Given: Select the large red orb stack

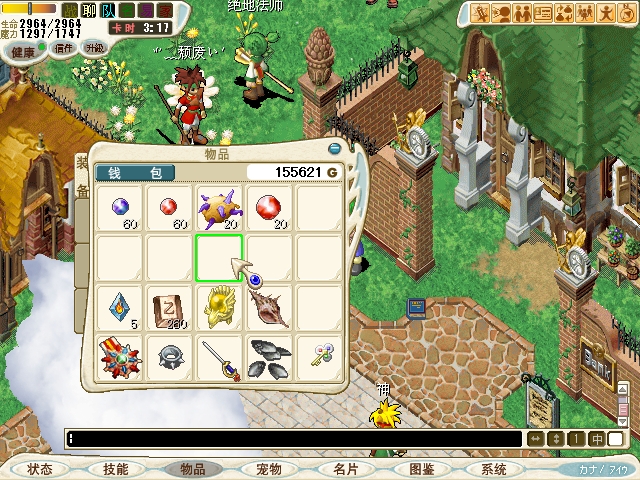Looking at the screenshot, I should [269, 207].
